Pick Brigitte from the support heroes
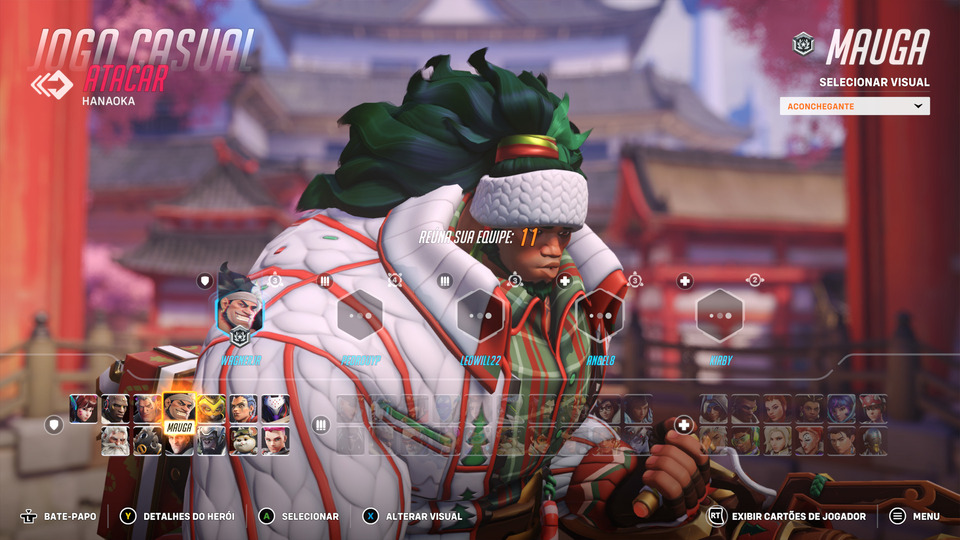The width and height of the screenshot is (960, 540). (x=778, y=409)
